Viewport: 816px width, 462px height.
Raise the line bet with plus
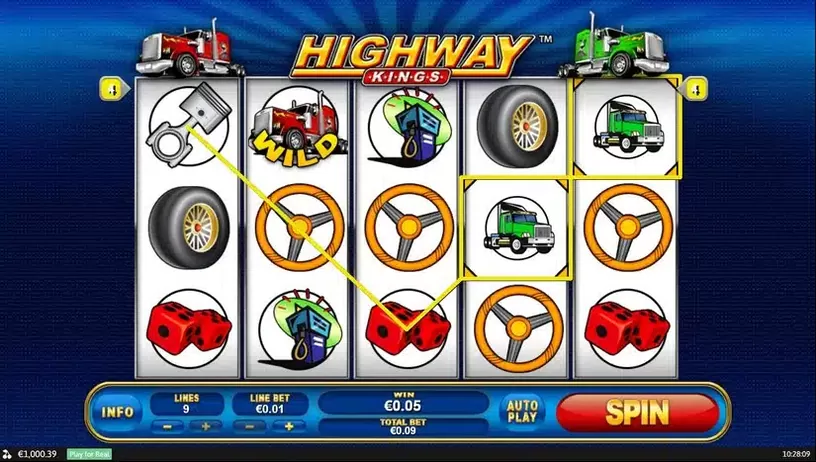[290, 425]
